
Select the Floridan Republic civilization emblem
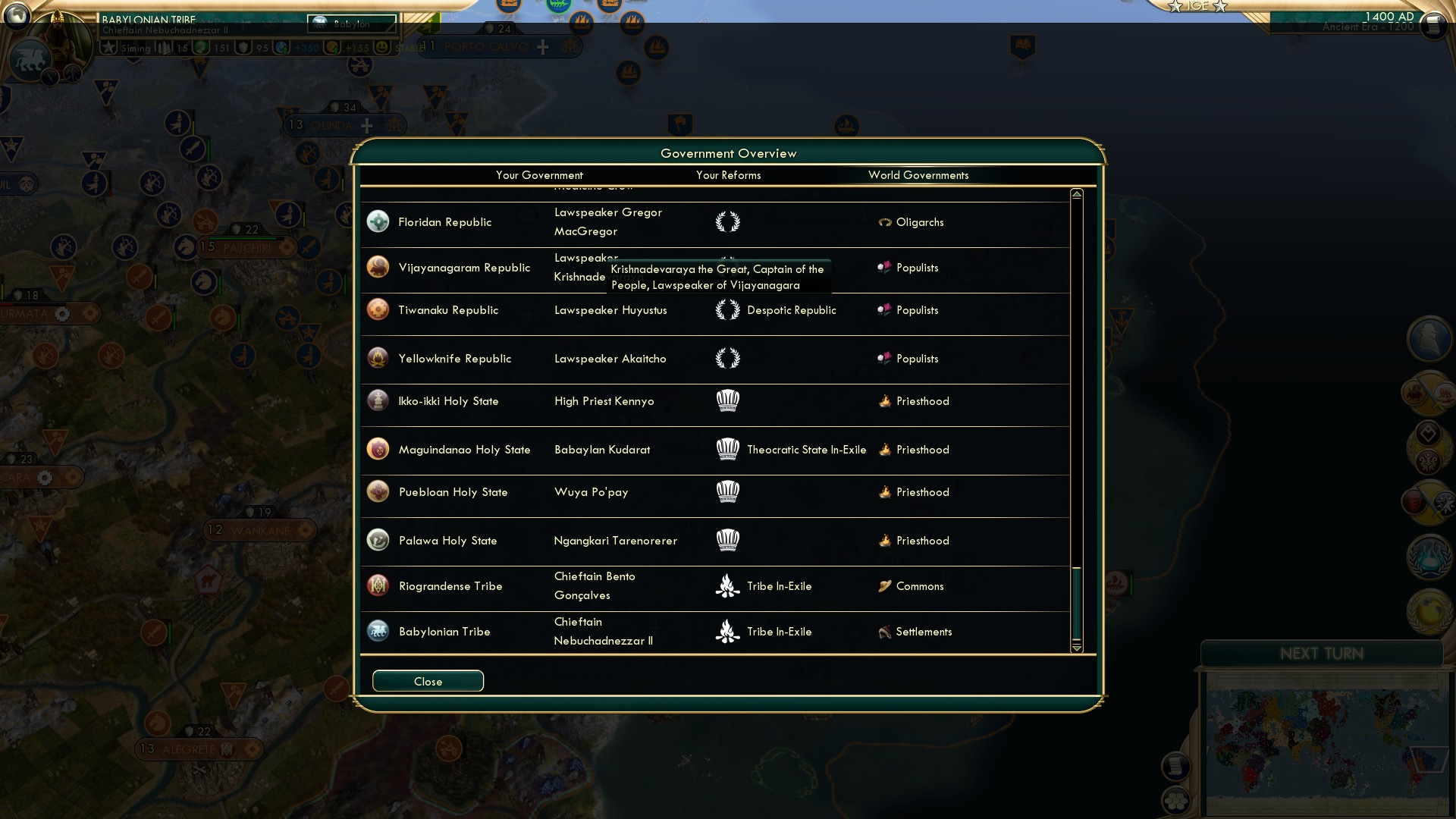click(x=378, y=221)
